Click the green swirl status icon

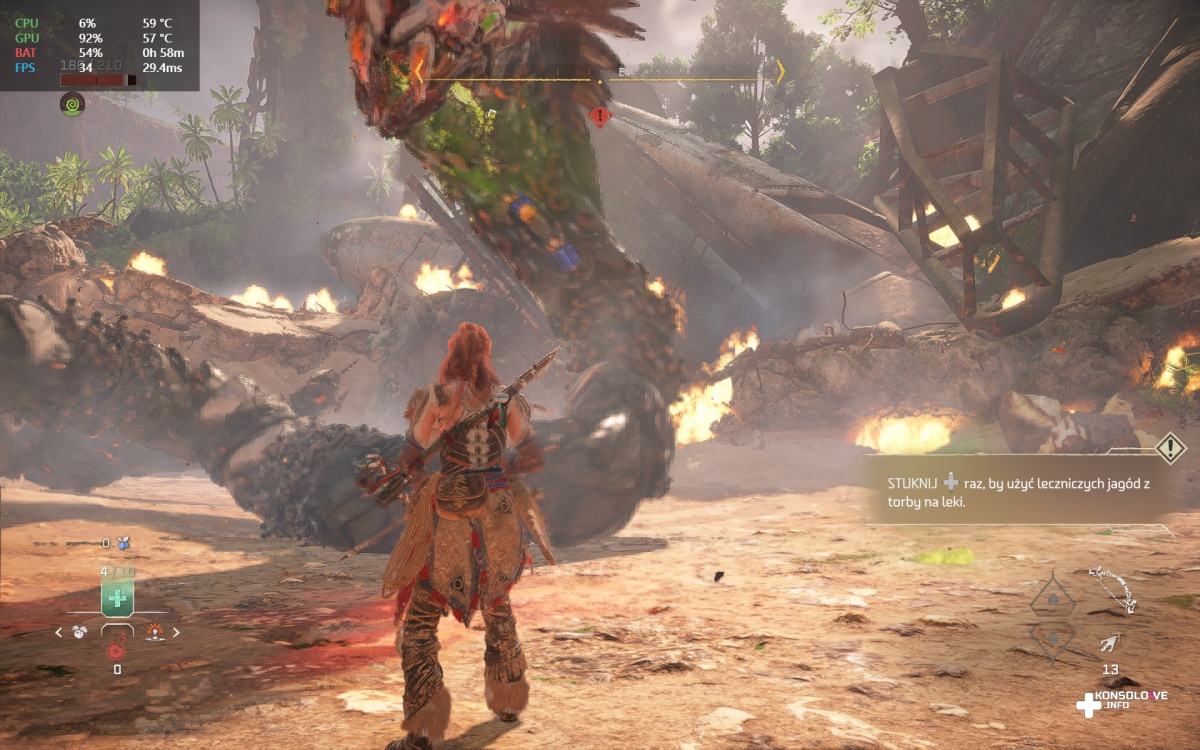(x=72, y=103)
